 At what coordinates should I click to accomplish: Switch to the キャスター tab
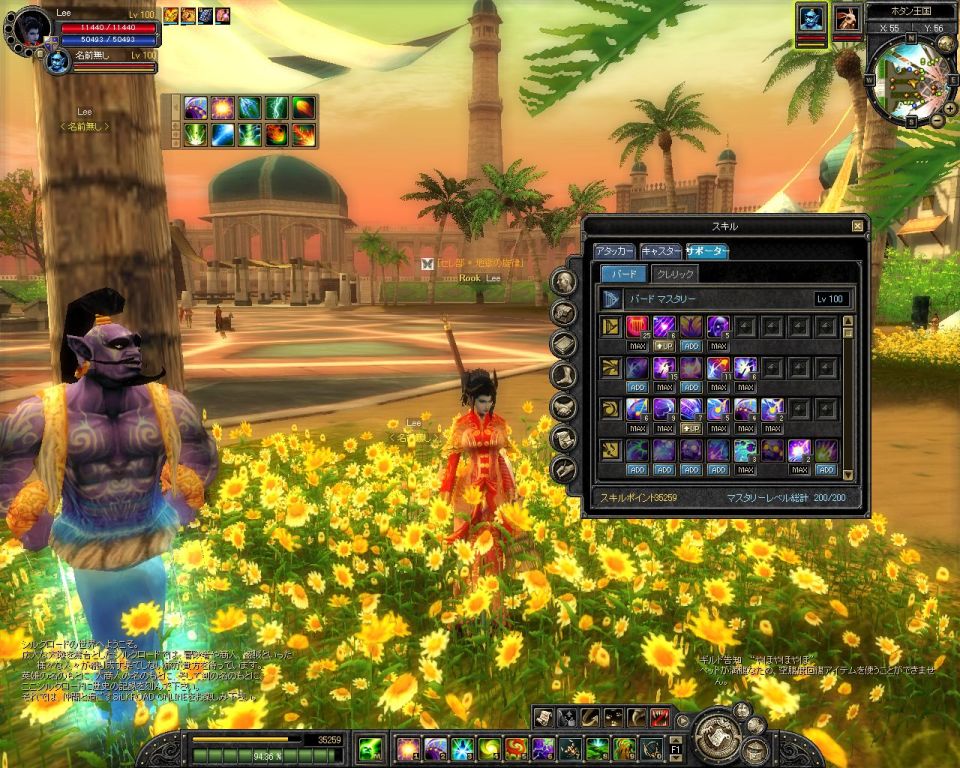(660, 251)
